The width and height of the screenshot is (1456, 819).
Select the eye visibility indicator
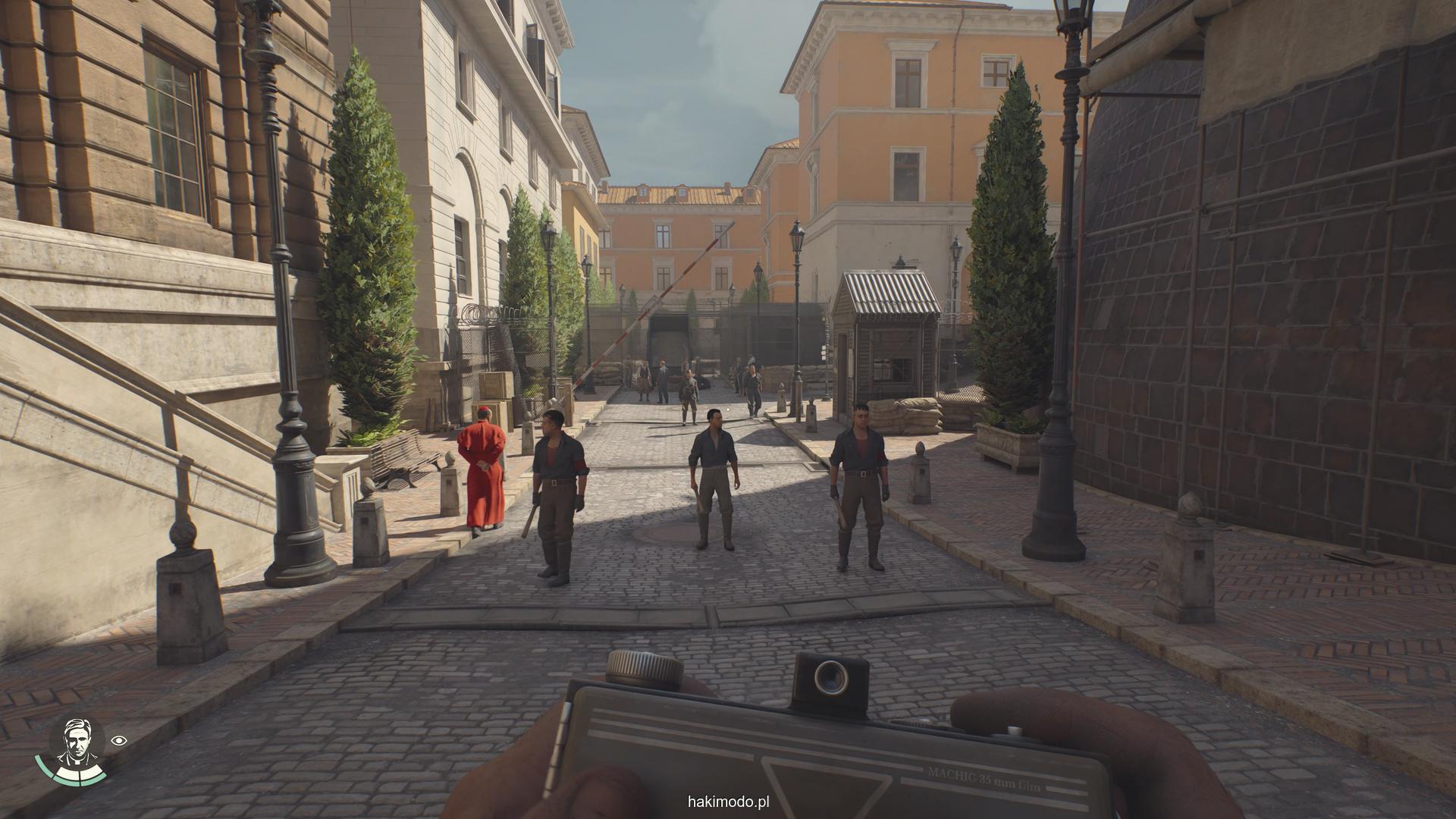118,740
